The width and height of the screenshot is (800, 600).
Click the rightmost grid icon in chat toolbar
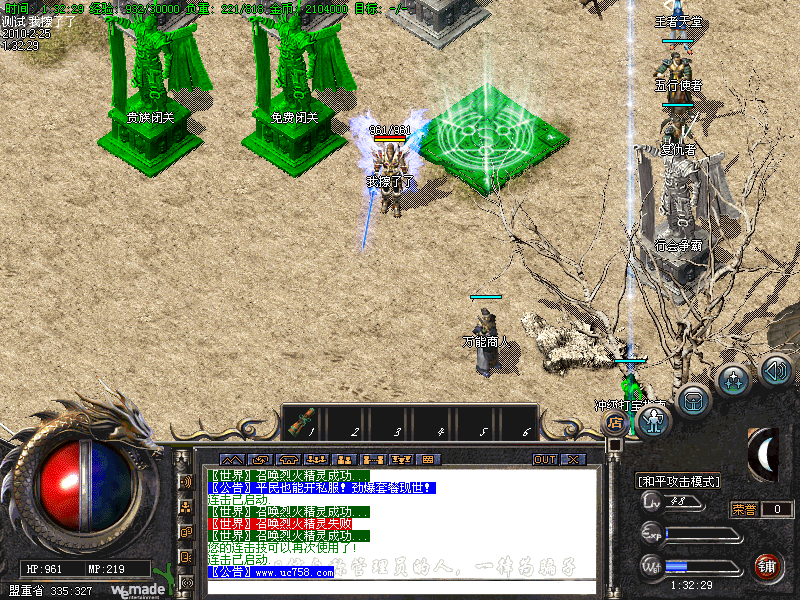[x=428, y=459]
